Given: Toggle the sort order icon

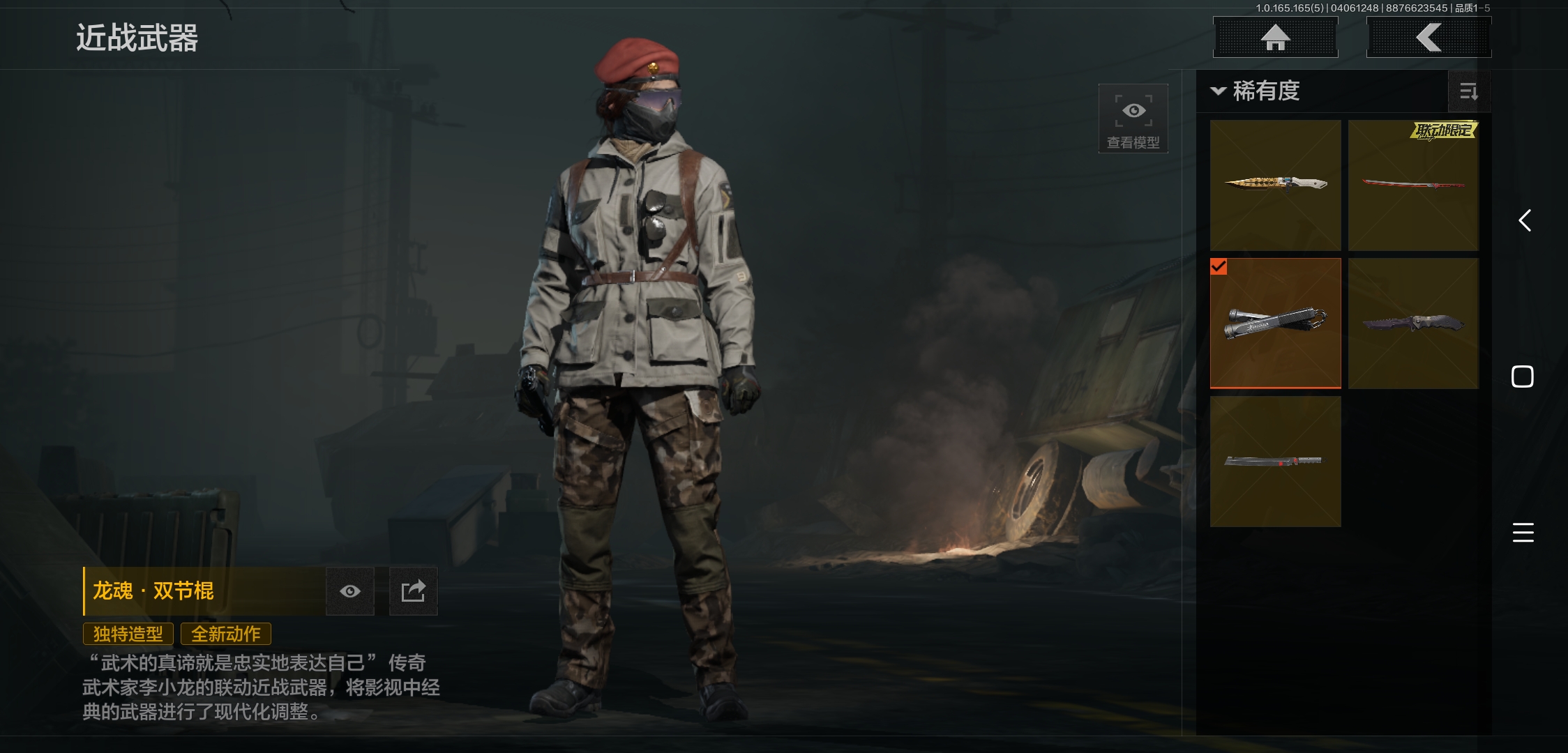Looking at the screenshot, I should (1468, 91).
